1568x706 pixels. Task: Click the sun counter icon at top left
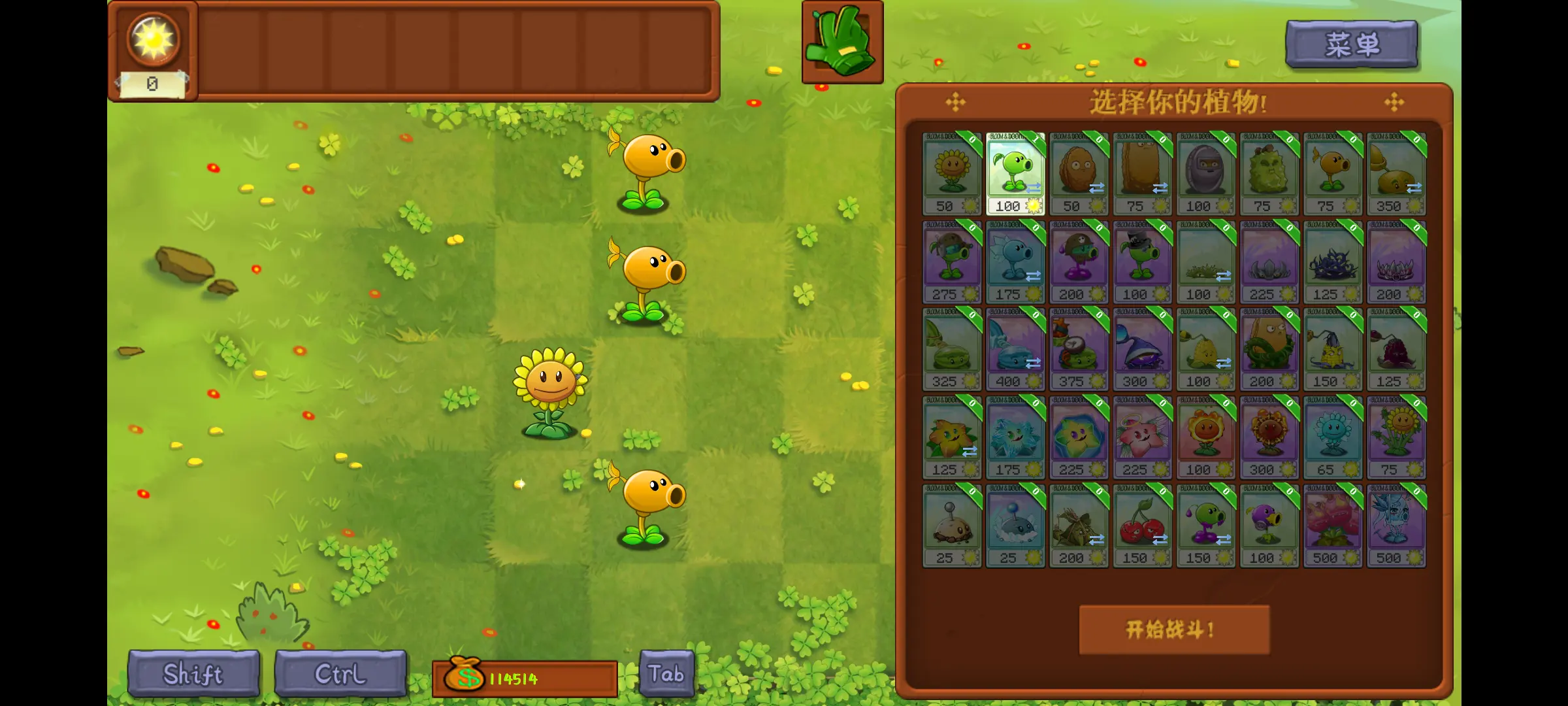pos(154,39)
